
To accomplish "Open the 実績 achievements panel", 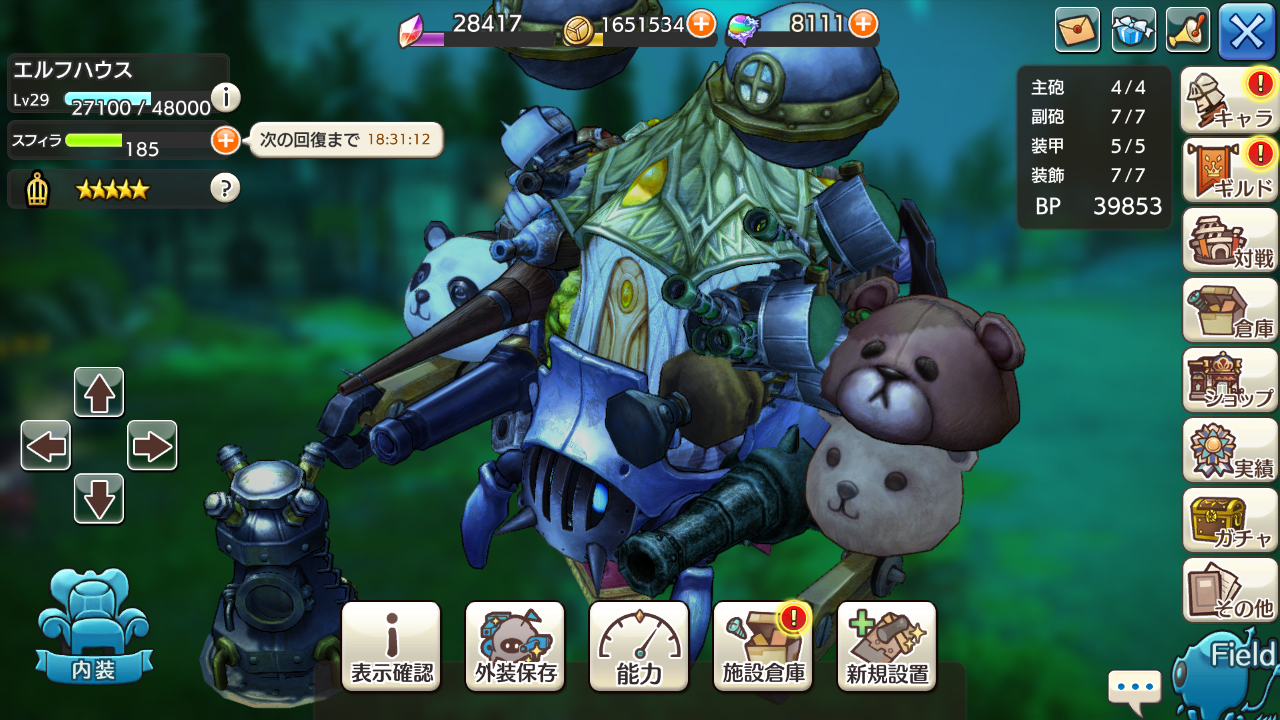I will click(1229, 450).
